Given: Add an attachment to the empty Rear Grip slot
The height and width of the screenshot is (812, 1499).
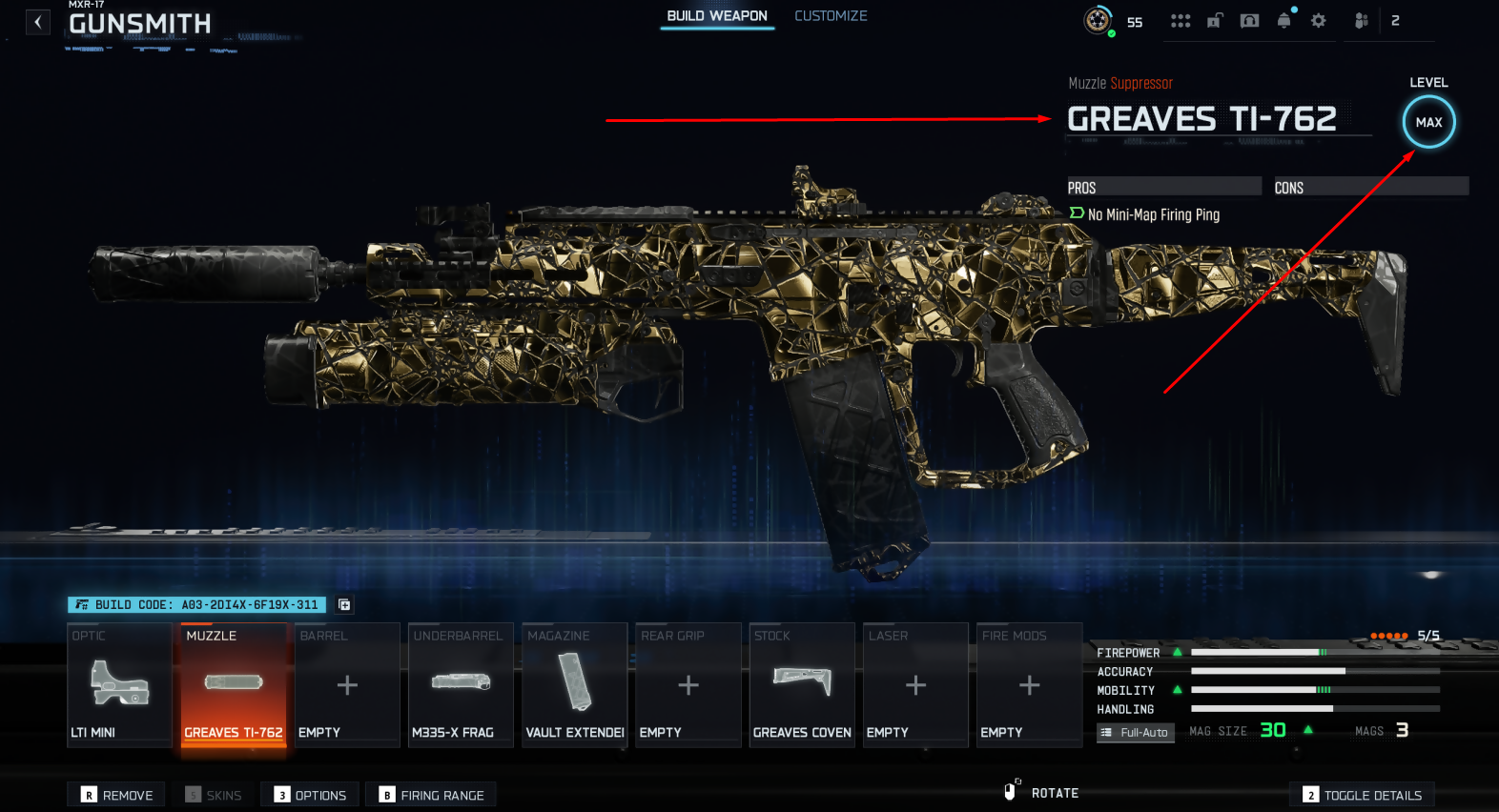Looking at the screenshot, I should (688, 684).
